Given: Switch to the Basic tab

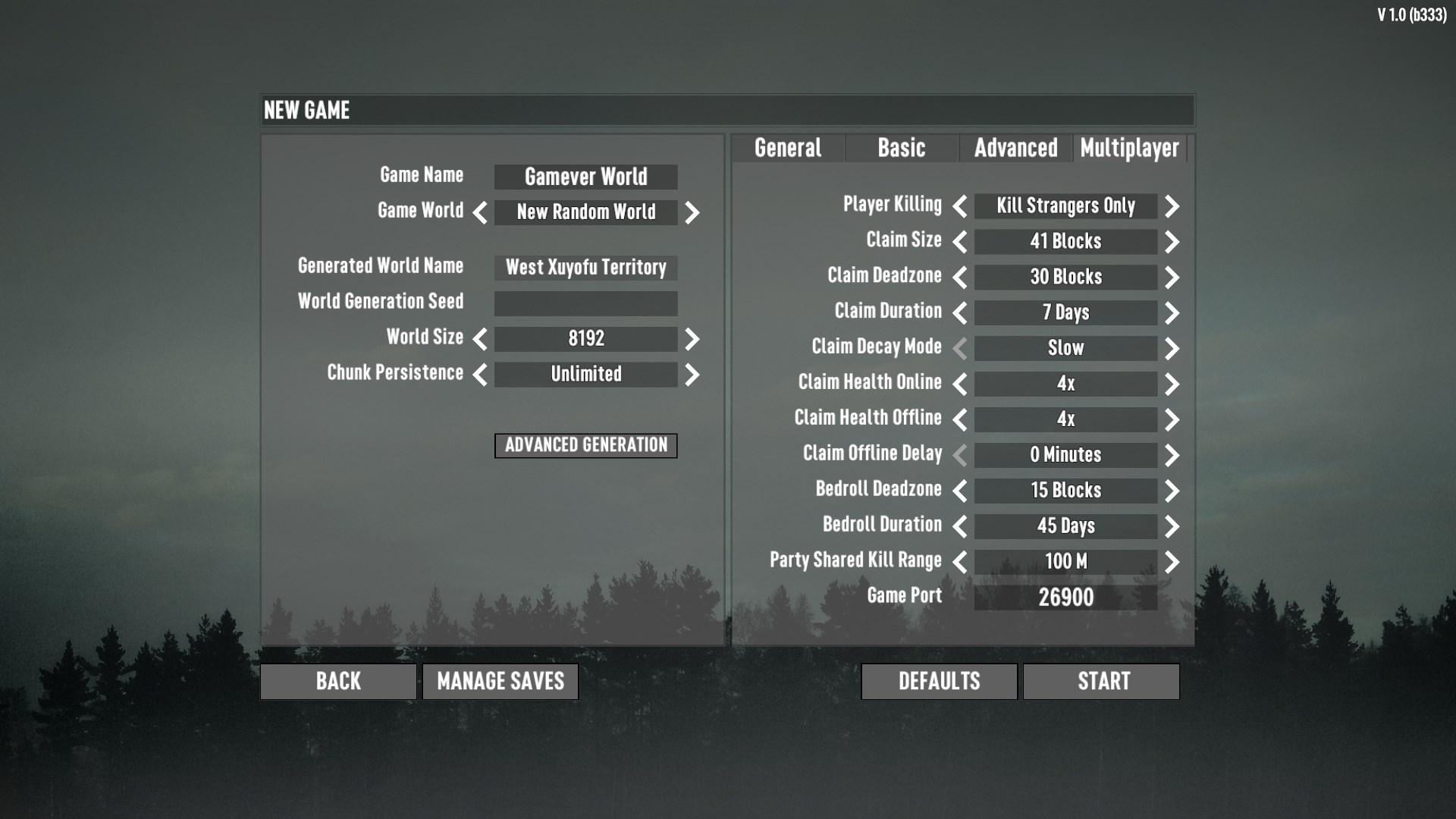Looking at the screenshot, I should [901, 149].
